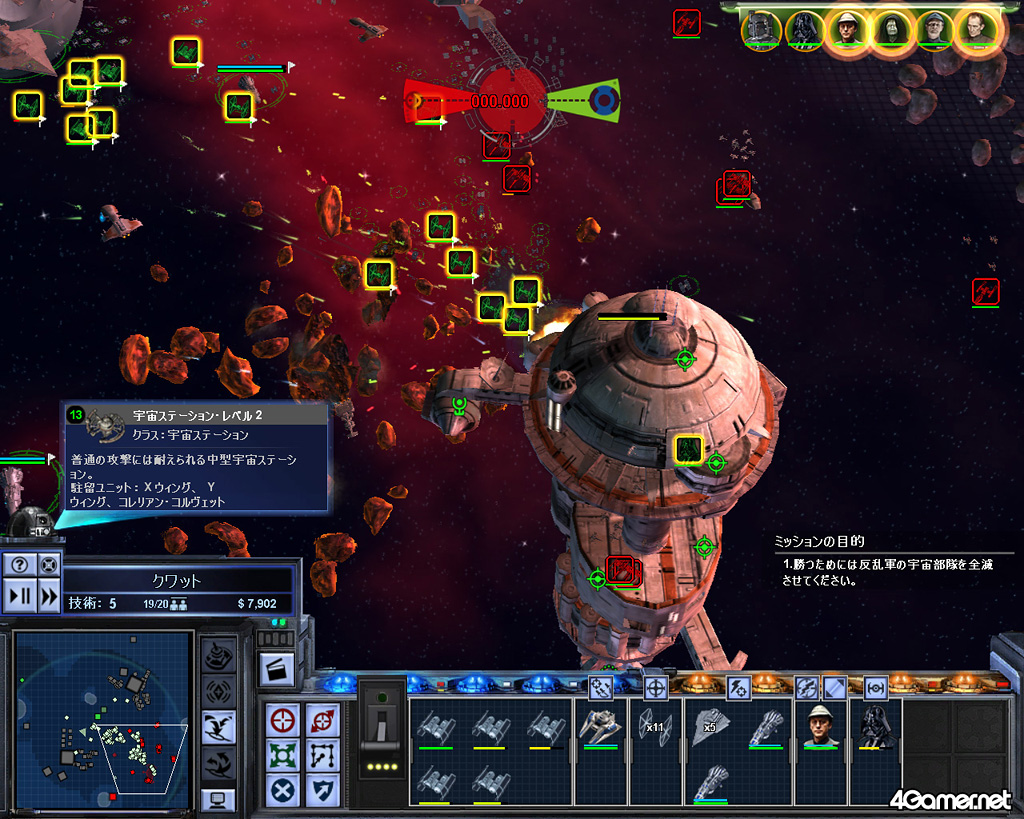1024x819 pixels.
Task: Select the Imperial officer unit card
Action: (x=822, y=727)
